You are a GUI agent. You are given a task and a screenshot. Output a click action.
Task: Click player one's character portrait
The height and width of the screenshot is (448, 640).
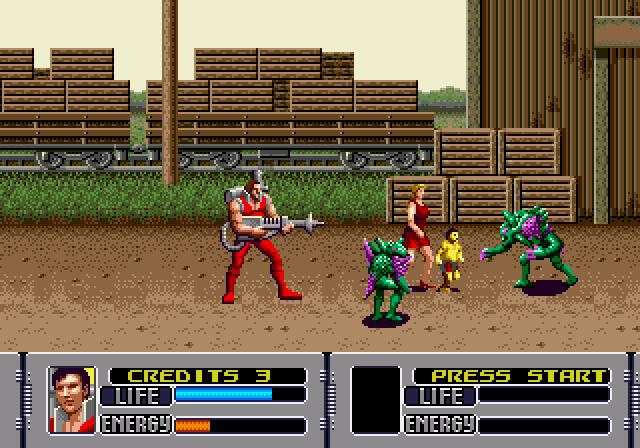click(72, 400)
